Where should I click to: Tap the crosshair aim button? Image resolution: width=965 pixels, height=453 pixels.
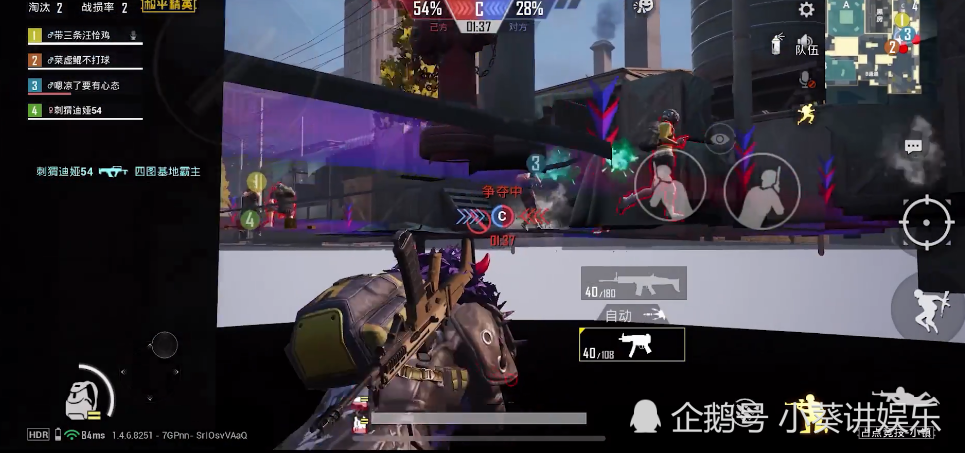927,221
